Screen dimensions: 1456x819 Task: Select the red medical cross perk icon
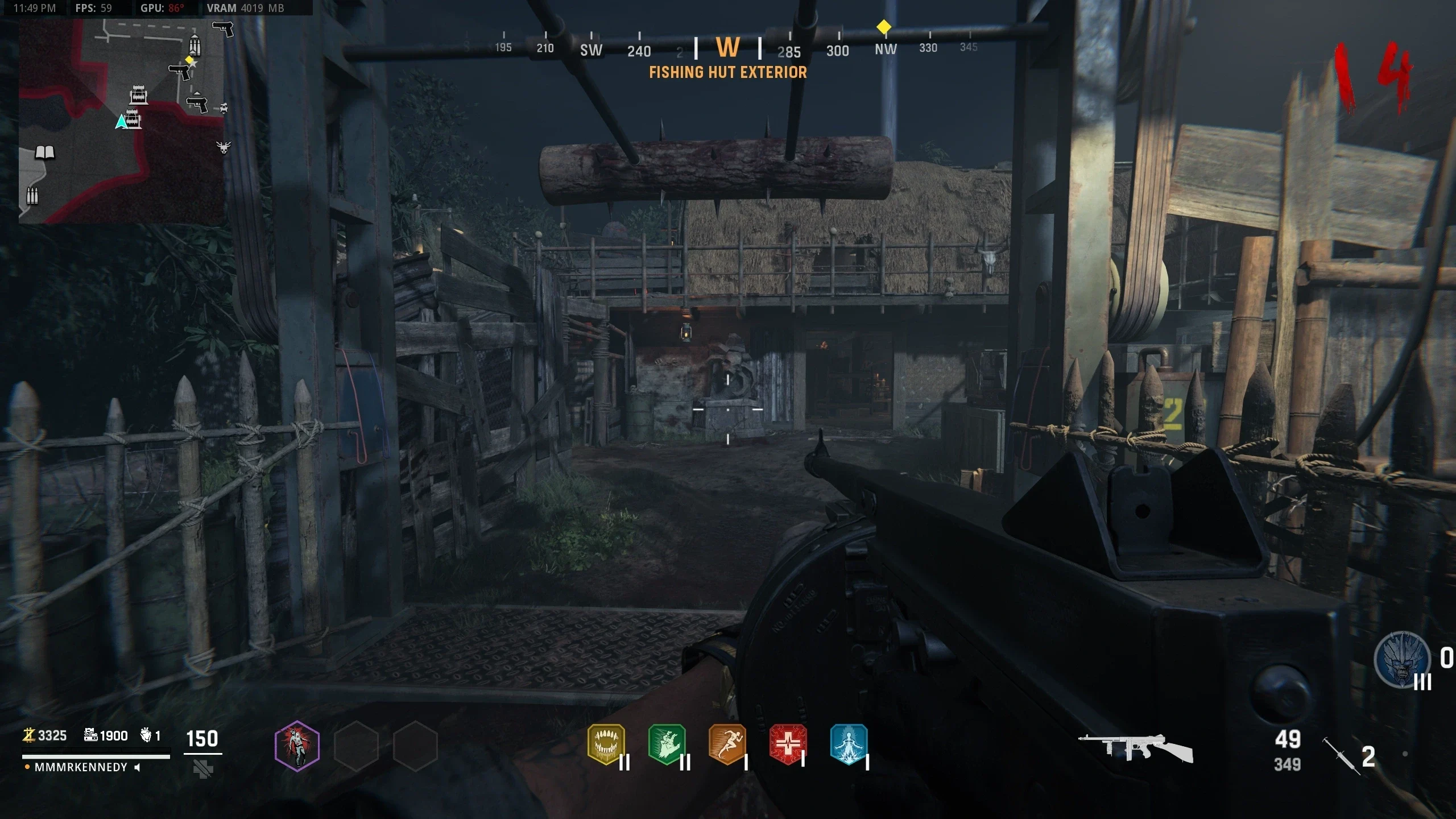pyautogui.click(x=788, y=744)
